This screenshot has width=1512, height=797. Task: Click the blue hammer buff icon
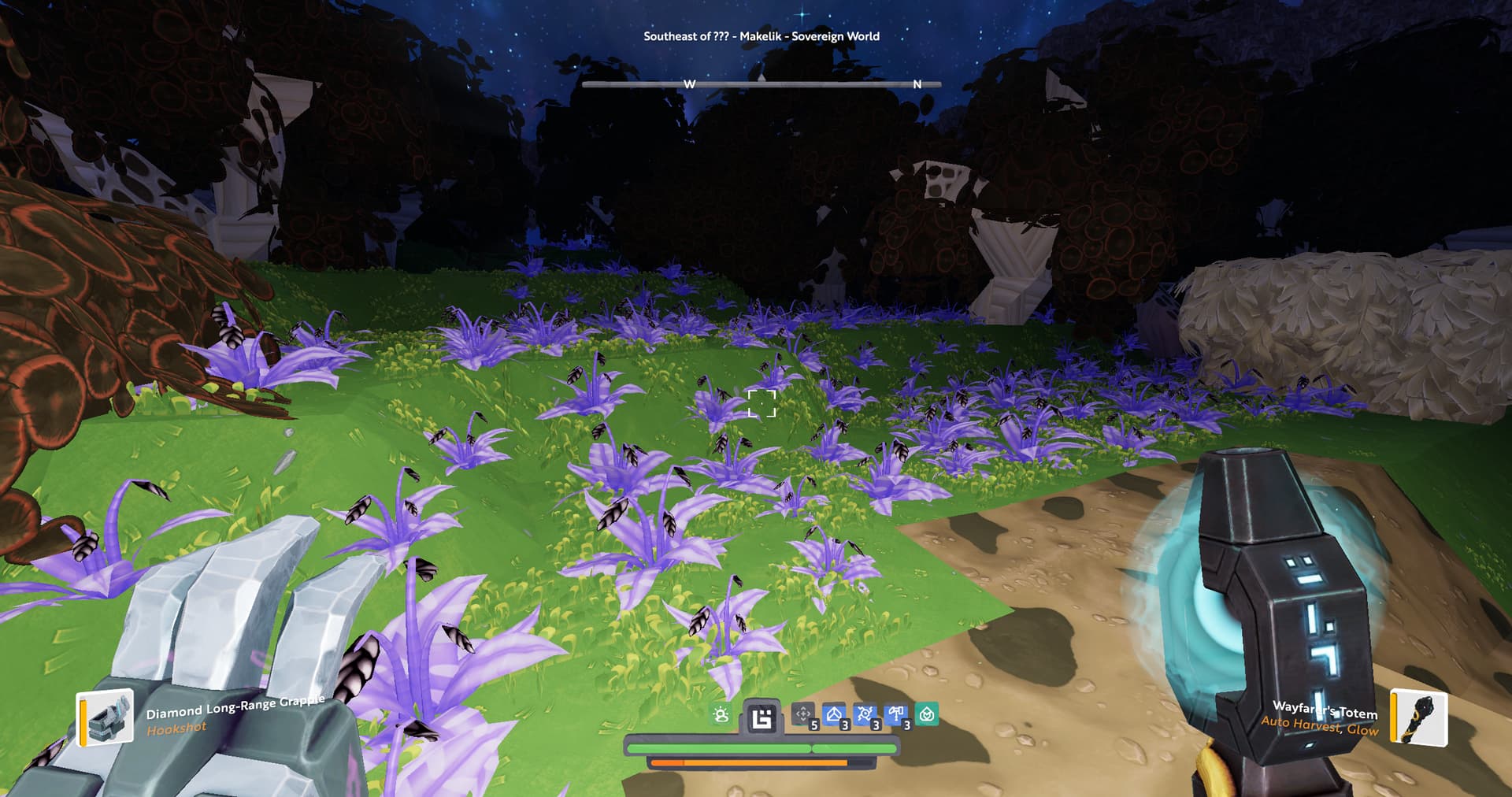pyautogui.click(x=895, y=714)
